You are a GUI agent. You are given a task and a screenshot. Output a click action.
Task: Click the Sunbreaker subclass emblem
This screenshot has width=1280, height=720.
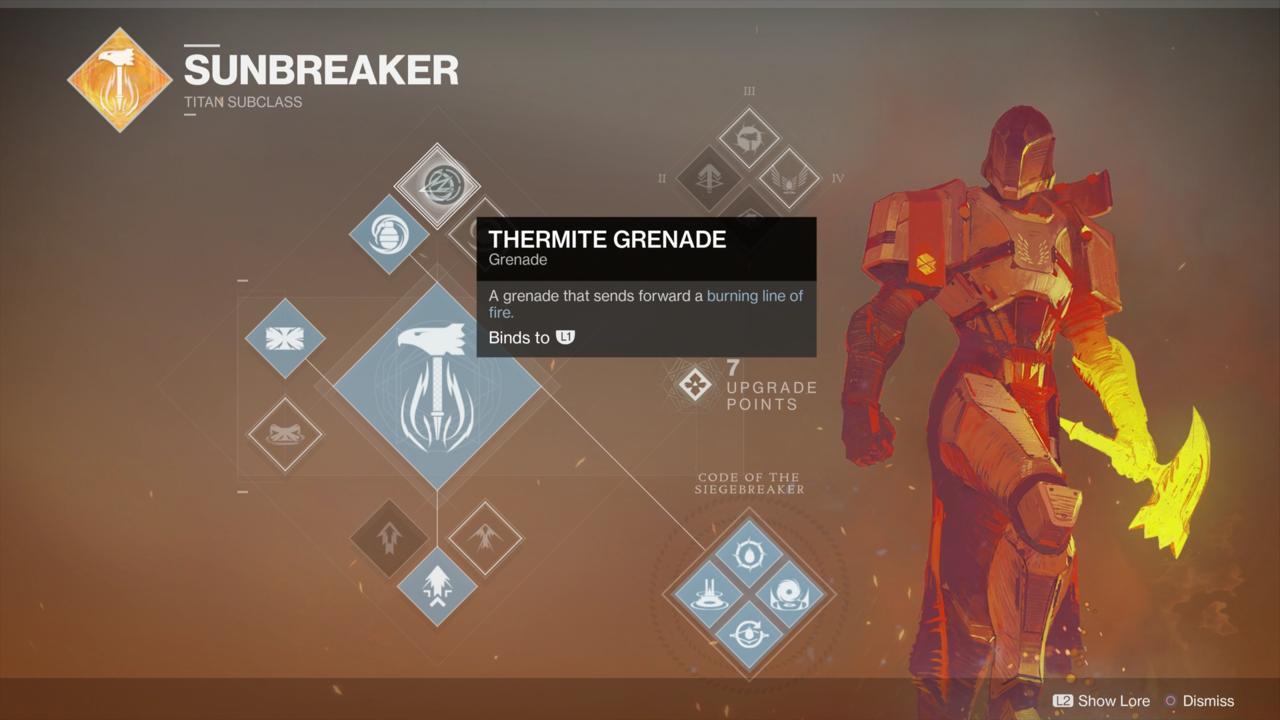[x=118, y=80]
